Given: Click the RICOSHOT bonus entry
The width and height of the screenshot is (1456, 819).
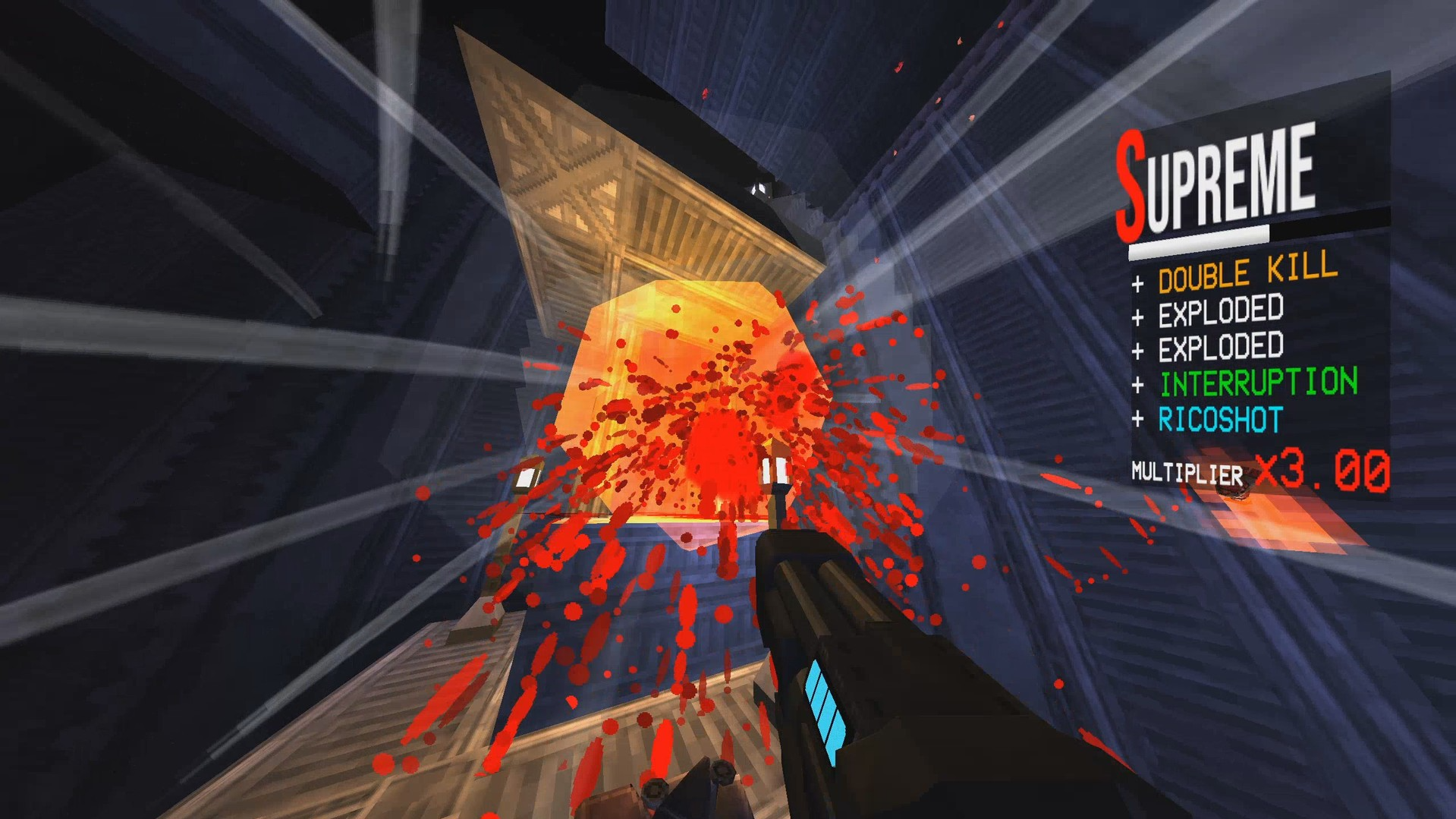Looking at the screenshot, I should coord(1220,418).
